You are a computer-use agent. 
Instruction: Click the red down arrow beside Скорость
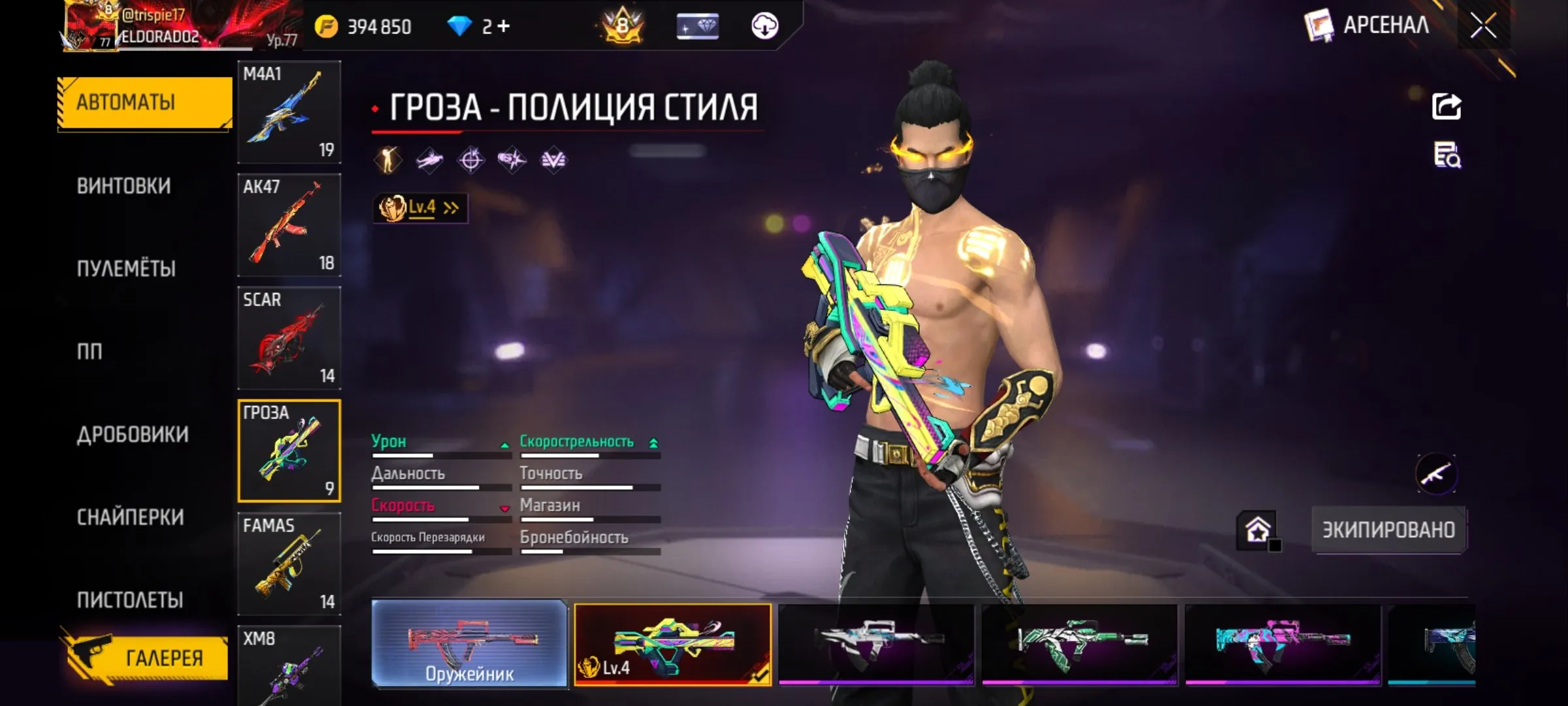[505, 507]
